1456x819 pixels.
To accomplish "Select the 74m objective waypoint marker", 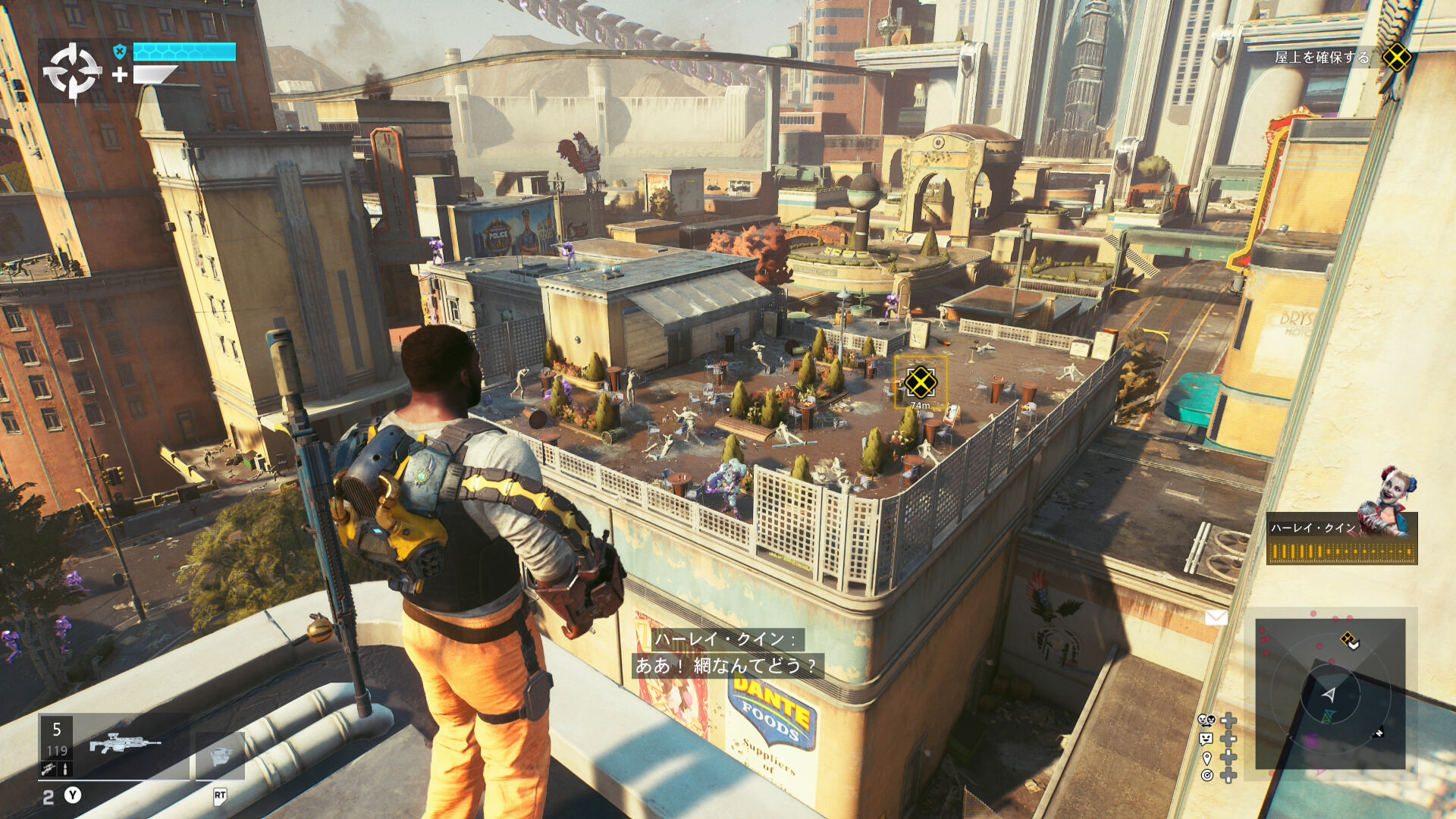I will tap(920, 382).
